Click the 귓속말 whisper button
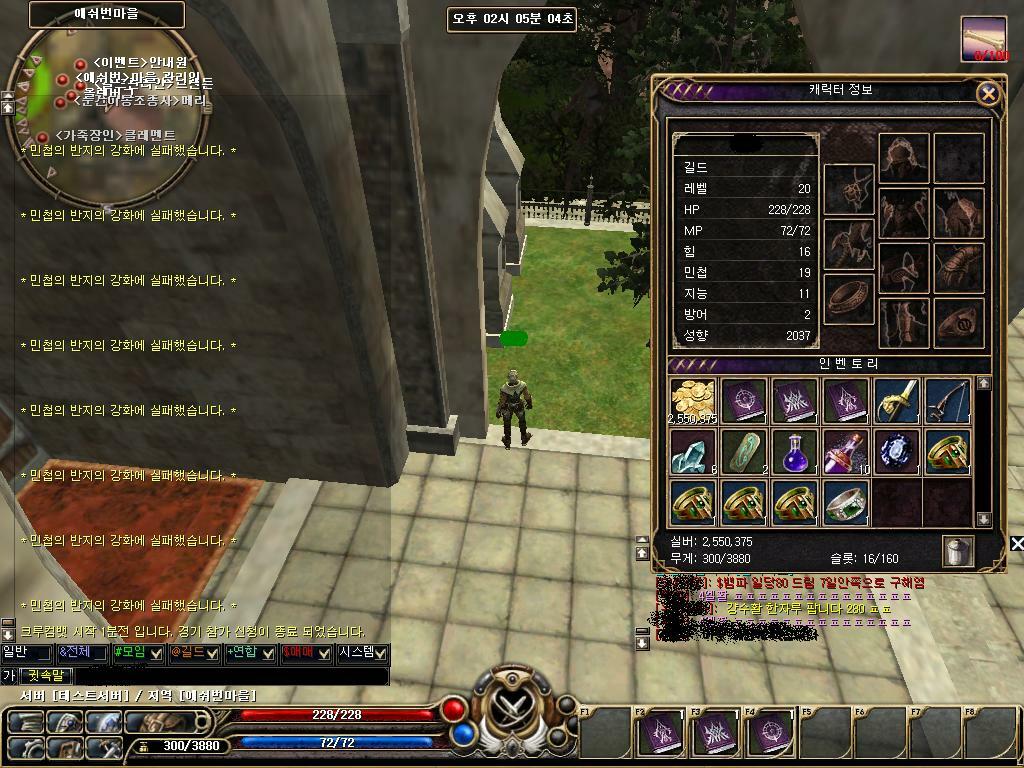This screenshot has width=1024, height=768. [x=45, y=676]
